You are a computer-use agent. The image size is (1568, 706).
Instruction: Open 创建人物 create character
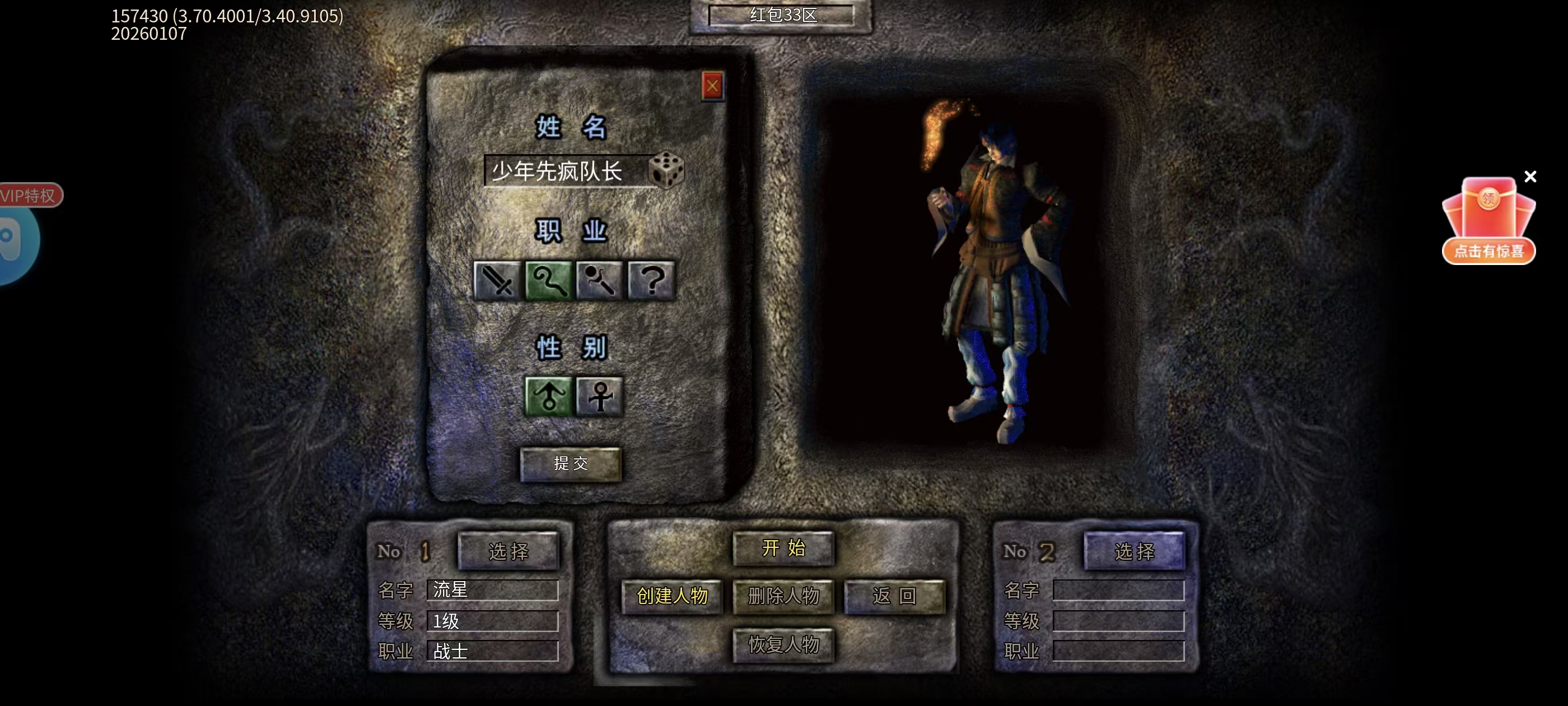click(x=672, y=596)
